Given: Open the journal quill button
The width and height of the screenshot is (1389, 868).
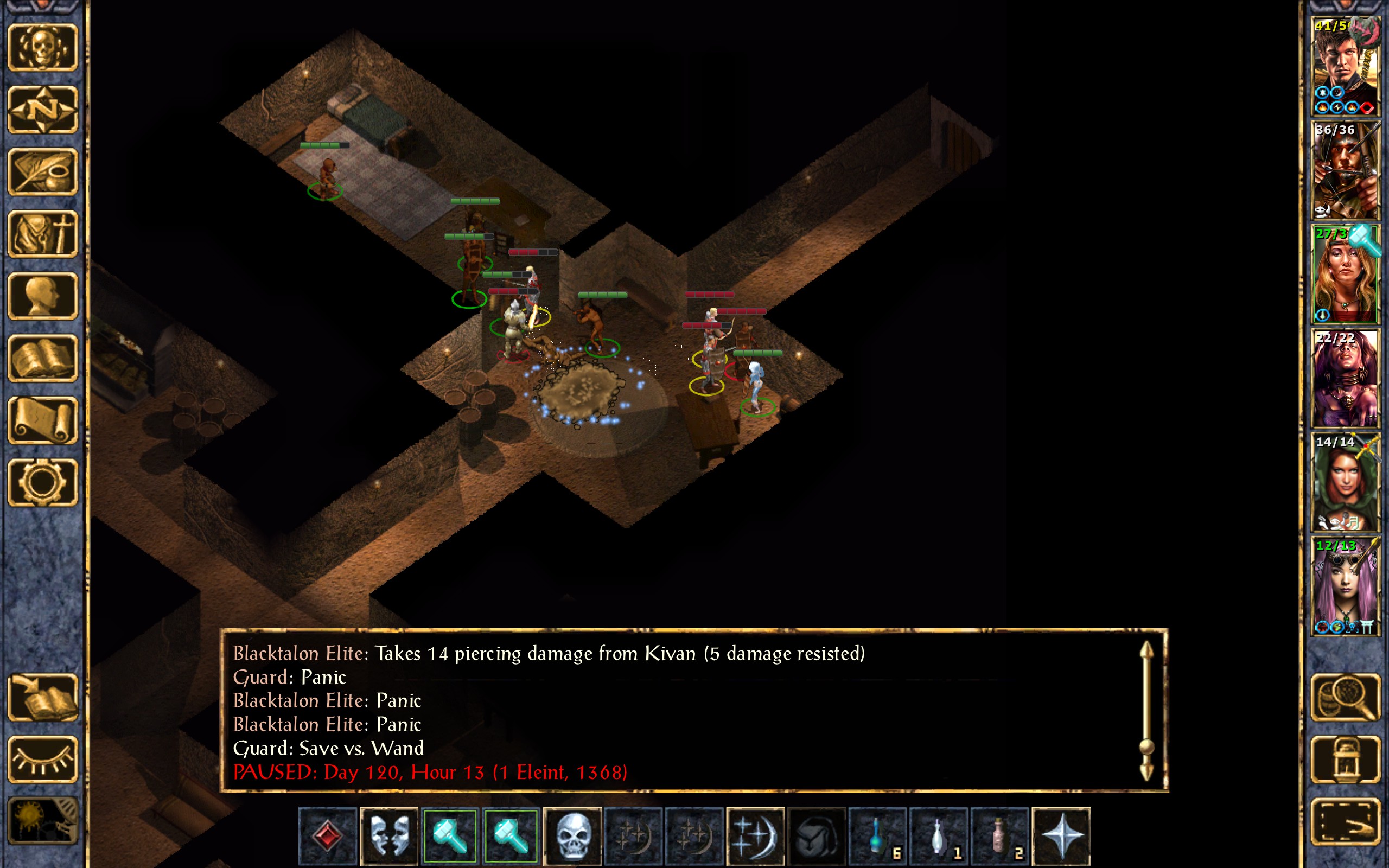Looking at the screenshot, I should pos(43,171).
